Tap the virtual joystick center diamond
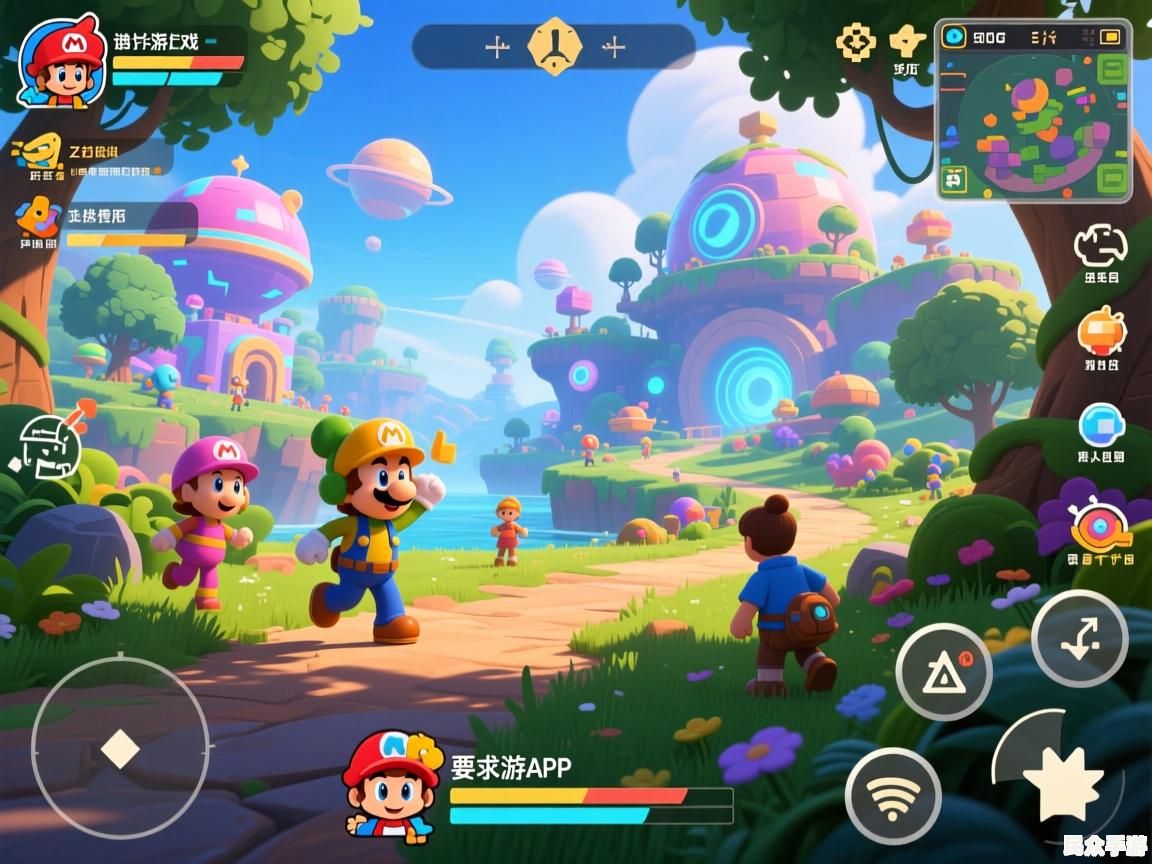The height and width of the screenshot is (864, 1152). point(120,749)
